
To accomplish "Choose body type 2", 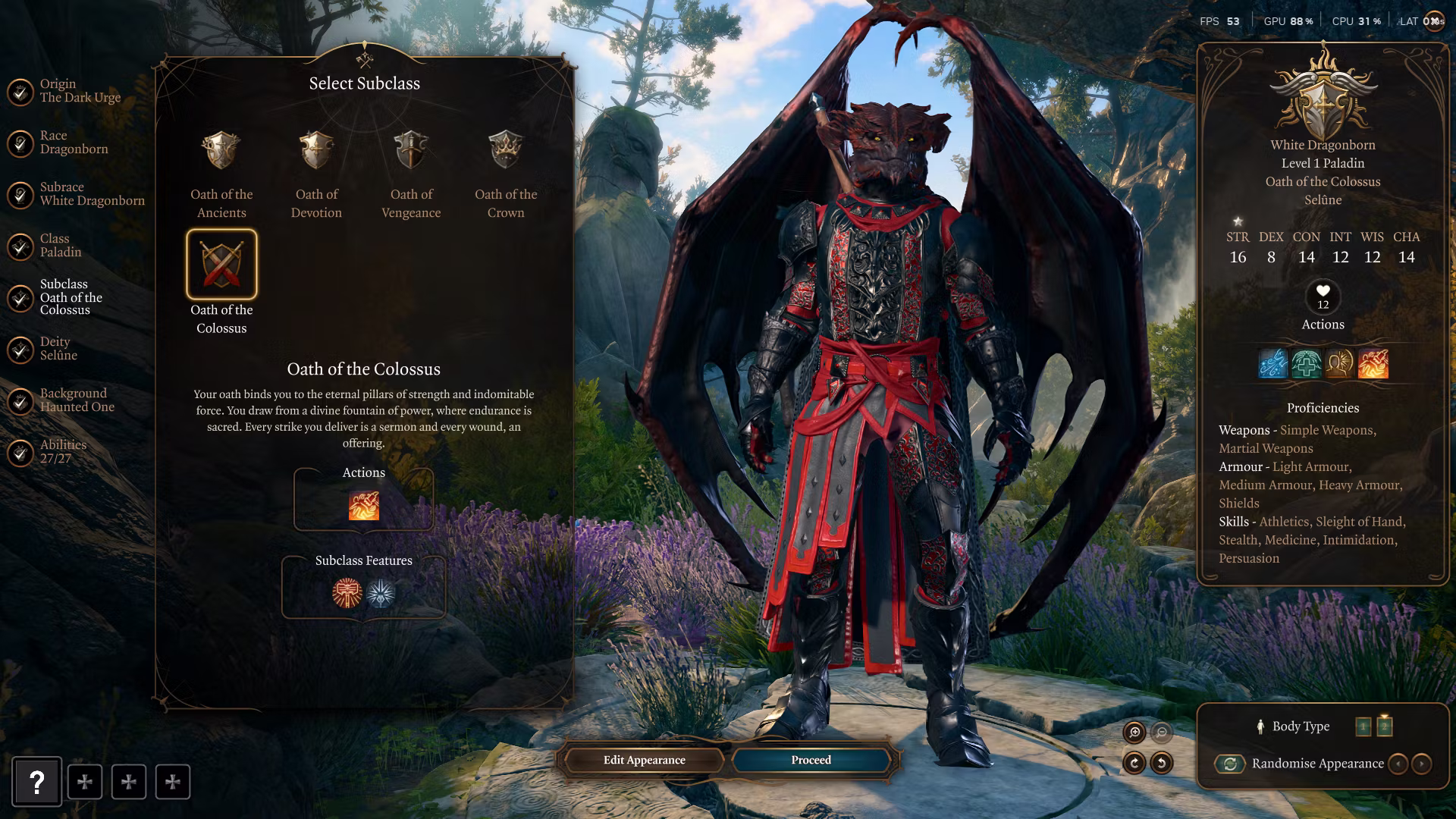I will point(1384,726).
